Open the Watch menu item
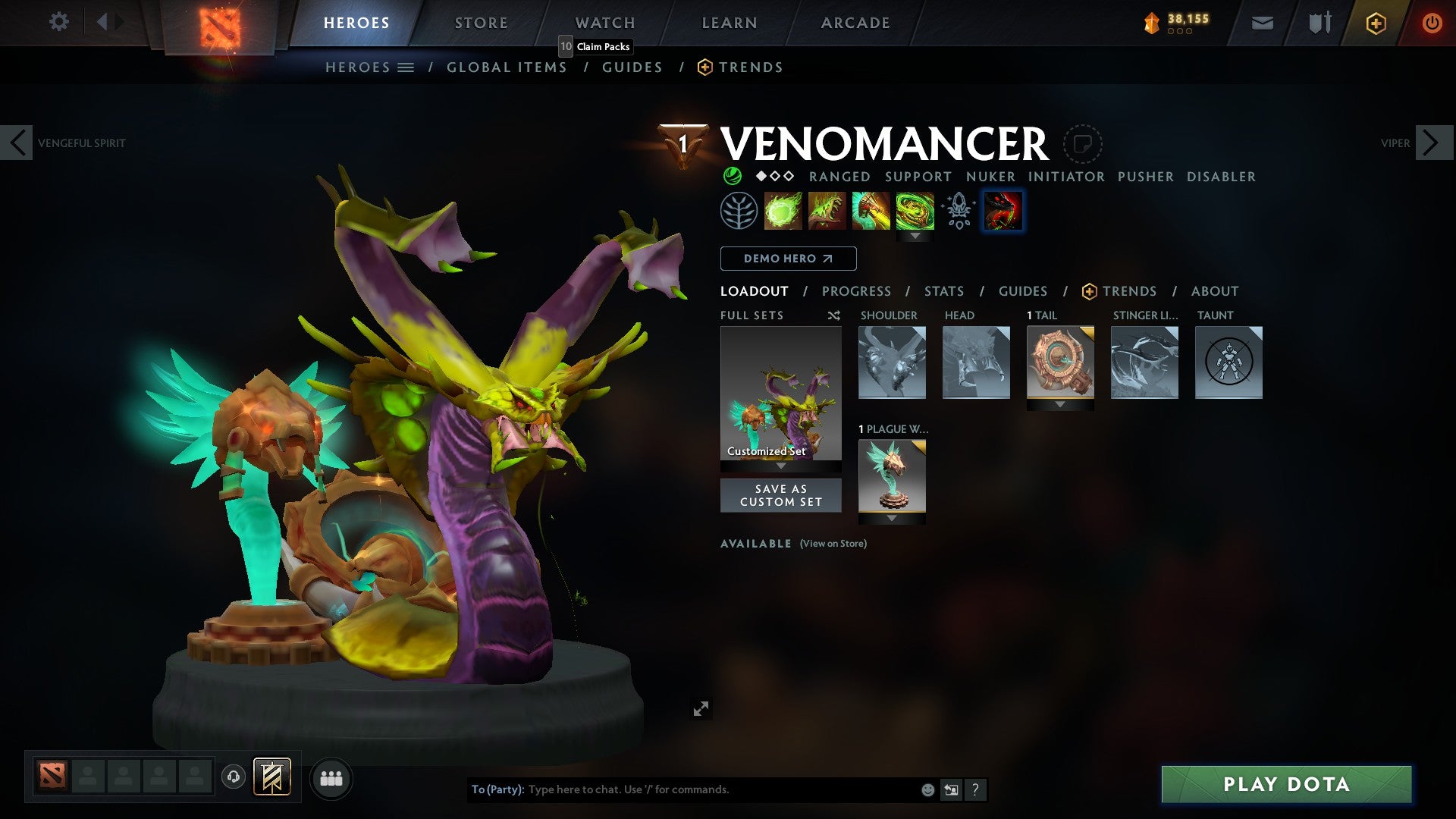The width and height of the screenshot is (1456, 819). click(x=604, y=22)
